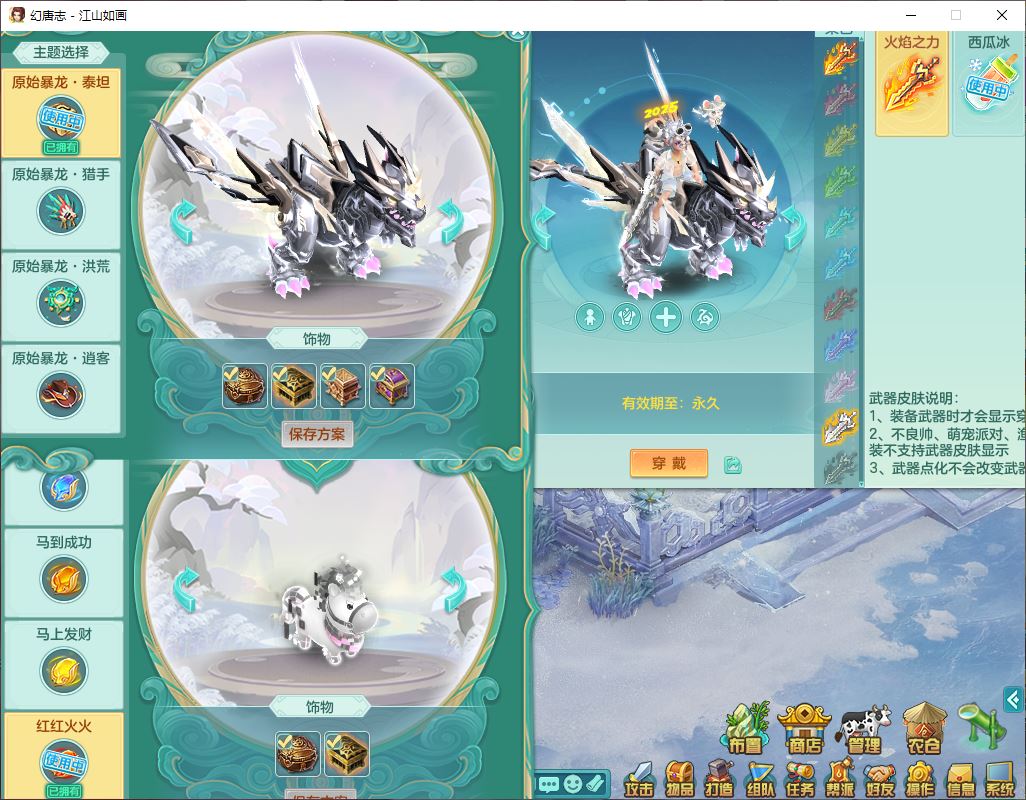The image size is (1026, 800).
Task: Click the plus button under character preview
Action: 666,318
